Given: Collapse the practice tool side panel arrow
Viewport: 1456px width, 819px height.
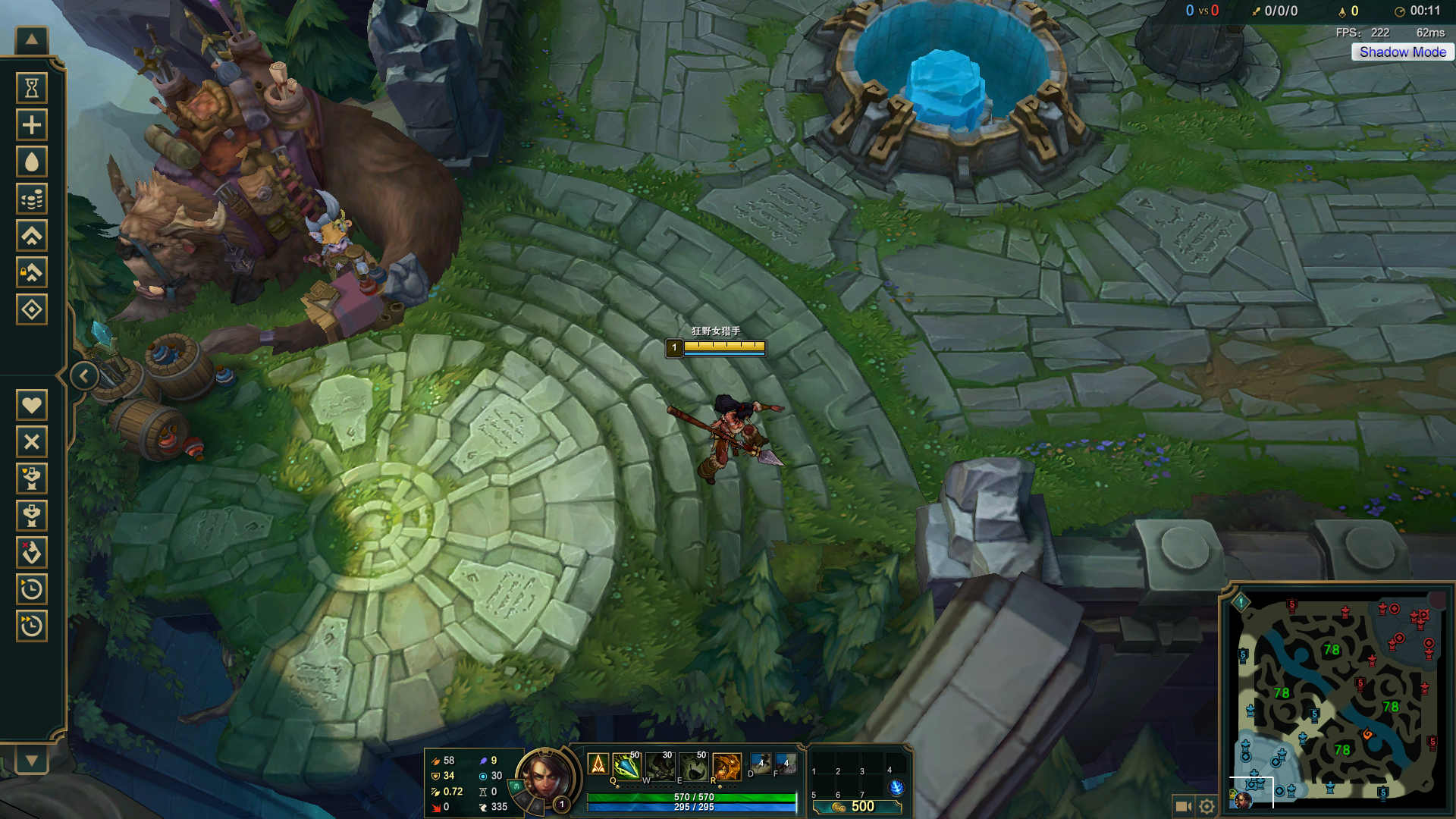Looking at the screenshot, I should [84, 375].
